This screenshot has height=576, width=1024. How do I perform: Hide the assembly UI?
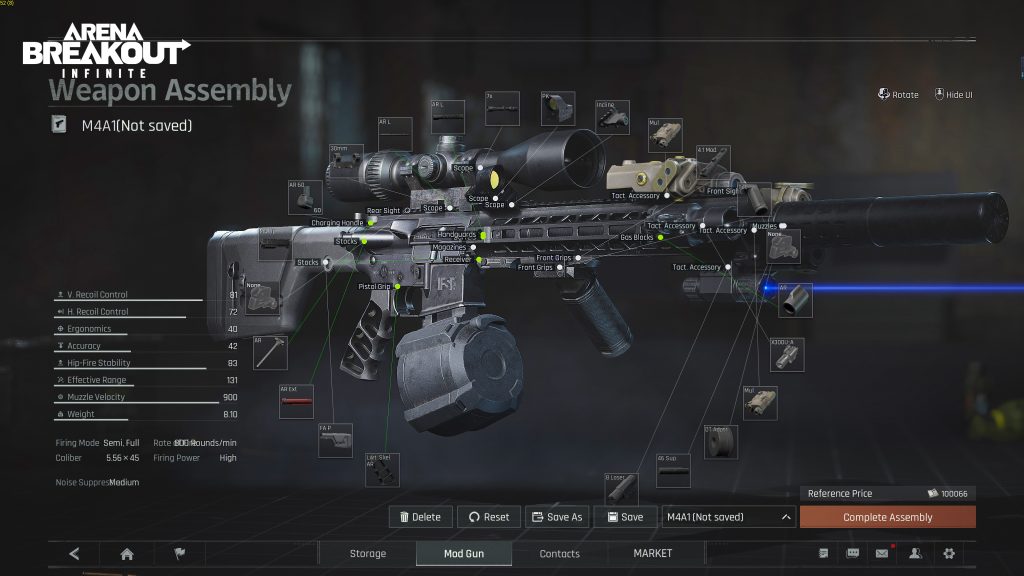click(954, 95)
